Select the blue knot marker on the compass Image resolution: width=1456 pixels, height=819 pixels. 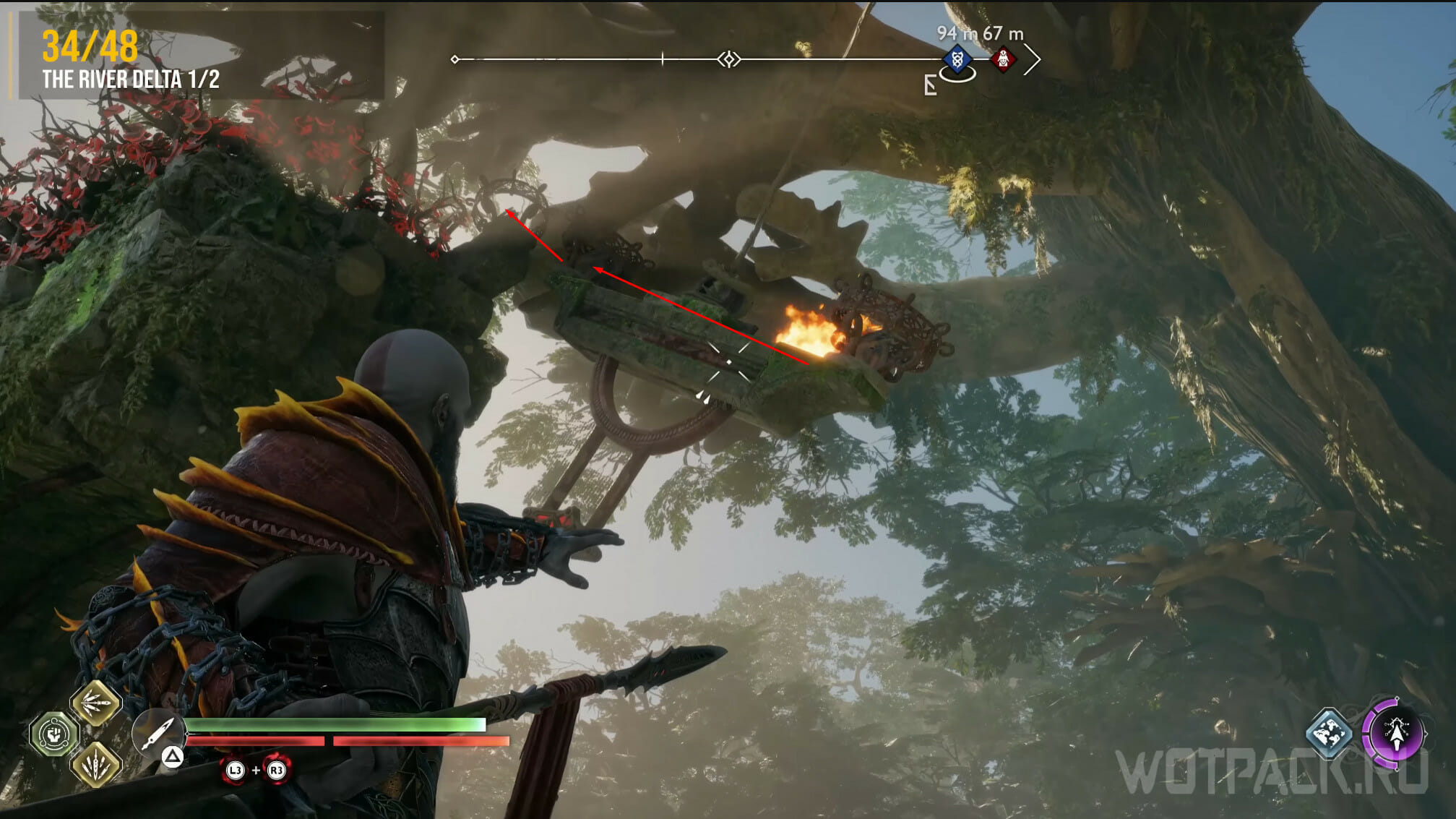coord(957,59)
